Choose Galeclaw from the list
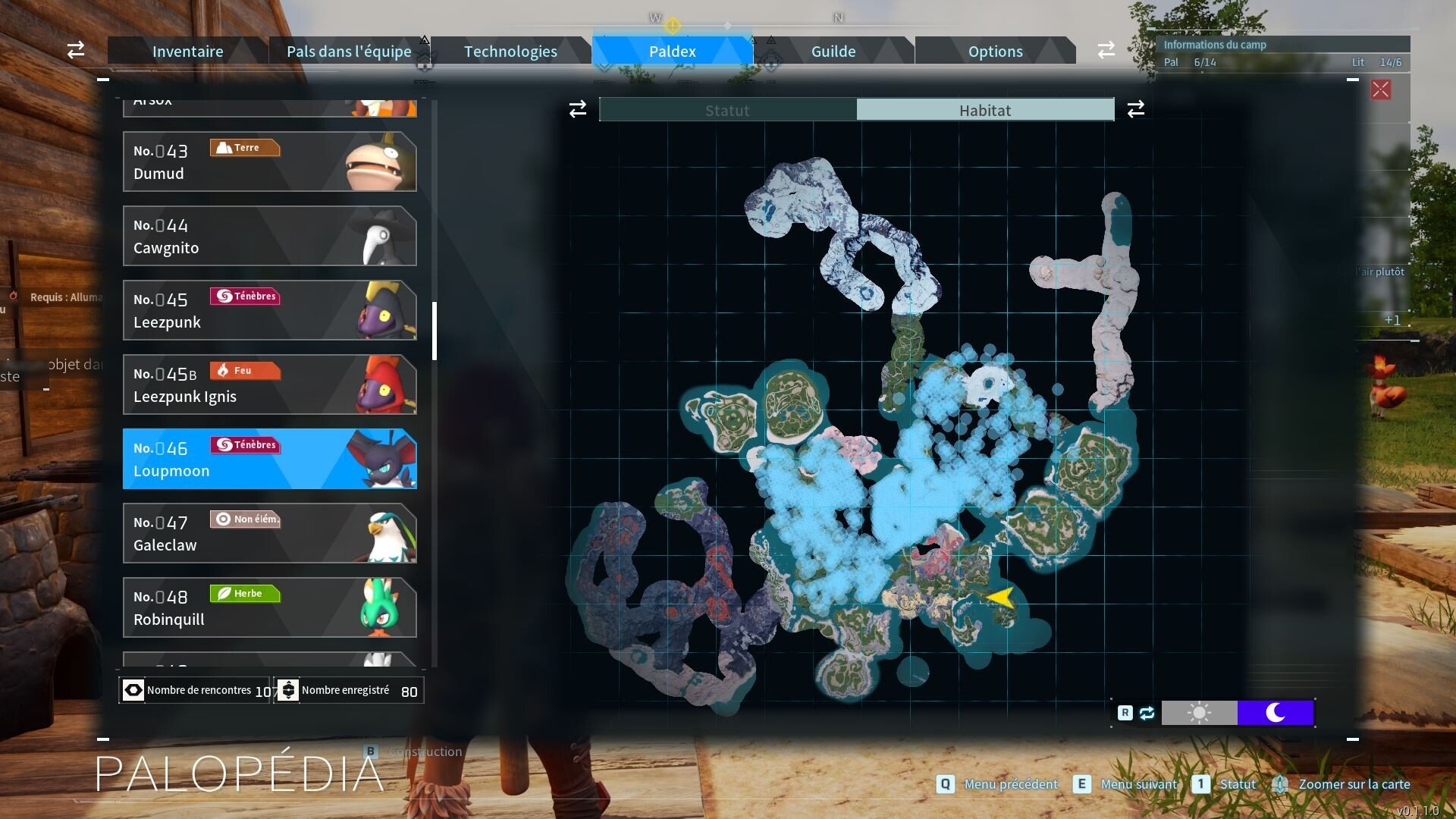 coord(269,533)
